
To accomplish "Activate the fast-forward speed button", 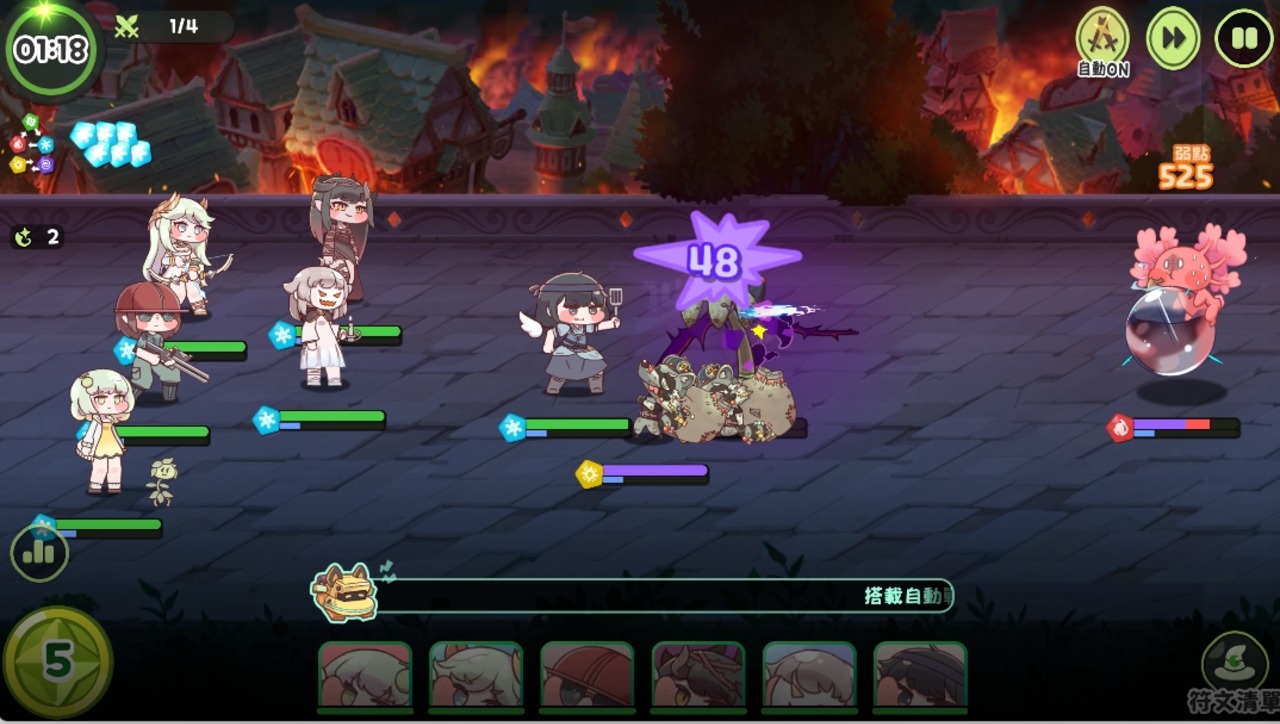I will click(1173, 39).
